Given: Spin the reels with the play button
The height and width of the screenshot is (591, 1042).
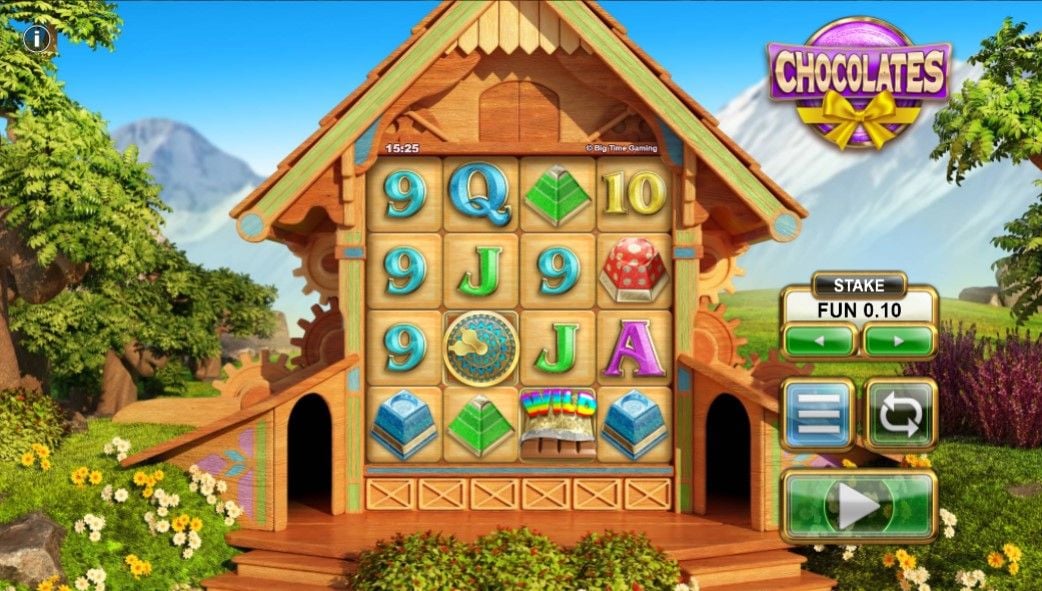Looking at the screenshot, I should (859, 508).
